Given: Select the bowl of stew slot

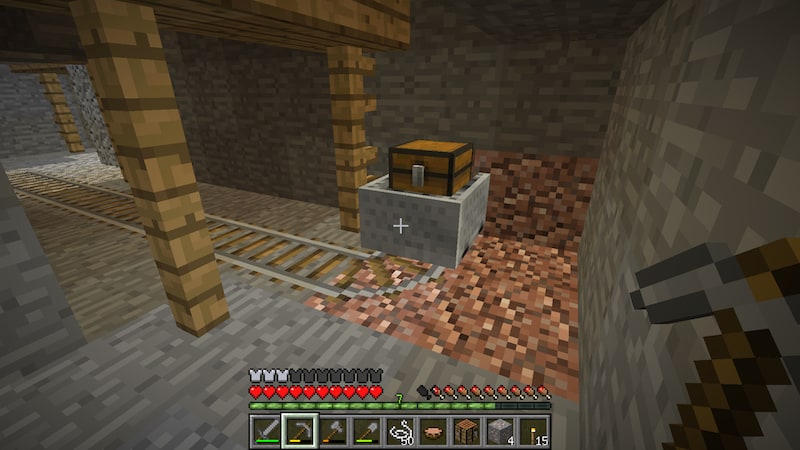Looking at the screenshot, I should pos(433,430).
